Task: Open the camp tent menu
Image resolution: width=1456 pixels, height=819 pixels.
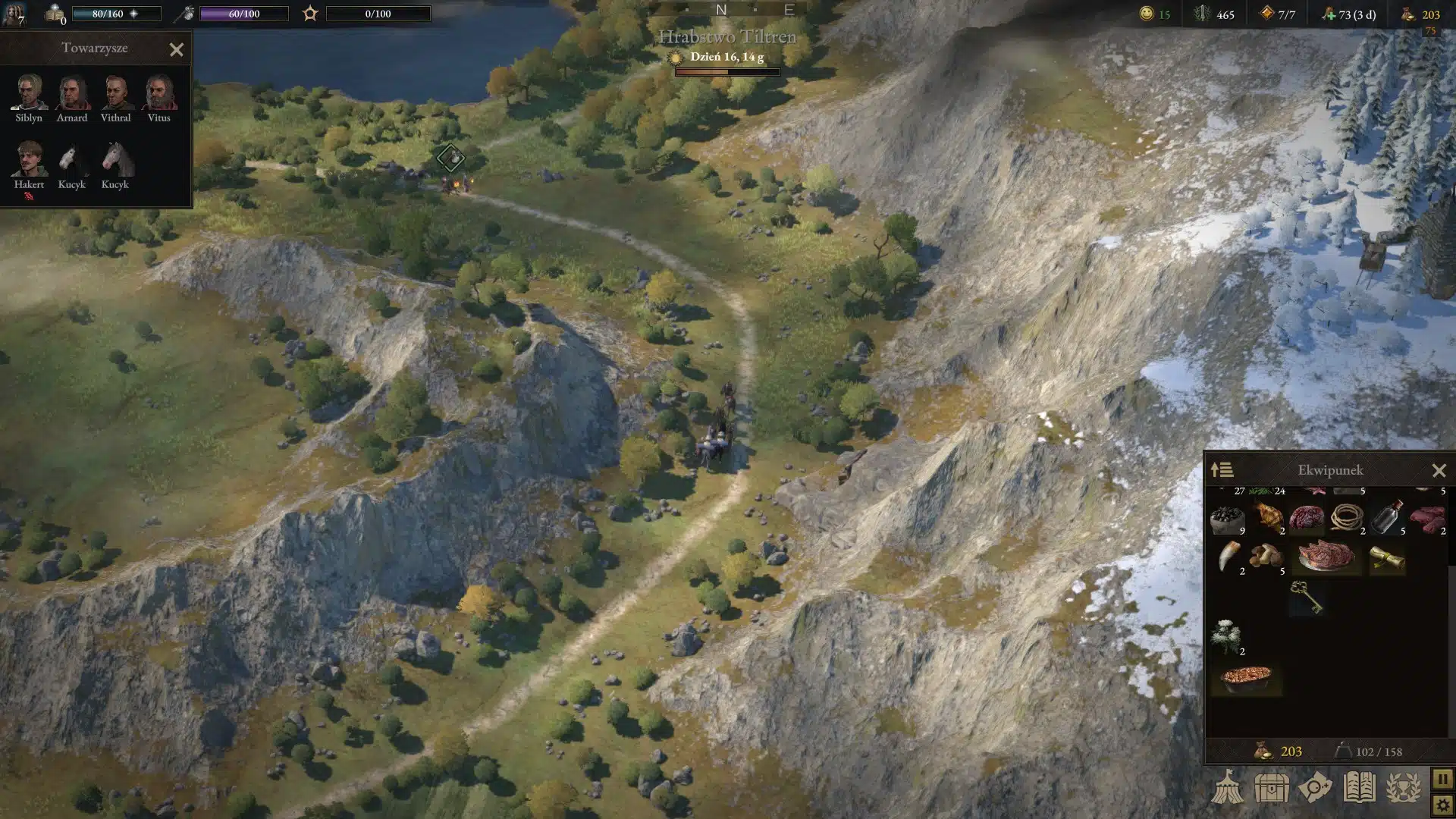Action: [1227, 789]
